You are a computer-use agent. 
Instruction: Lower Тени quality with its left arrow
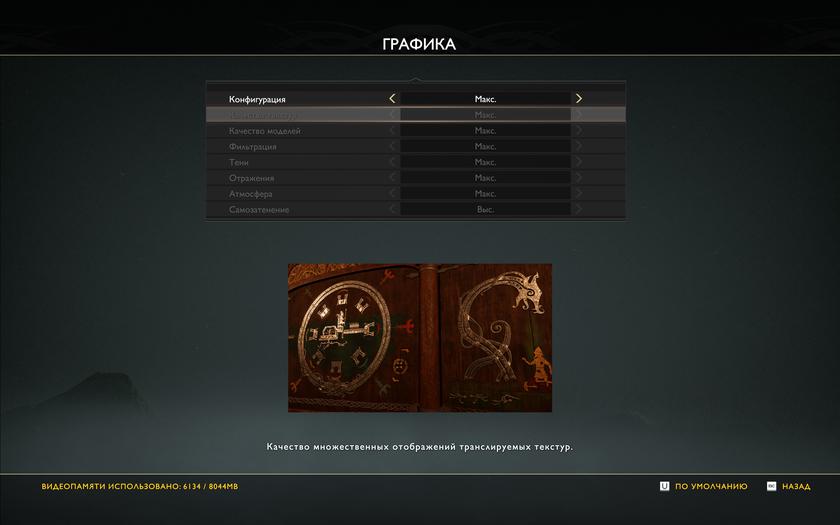click(392, 162)
